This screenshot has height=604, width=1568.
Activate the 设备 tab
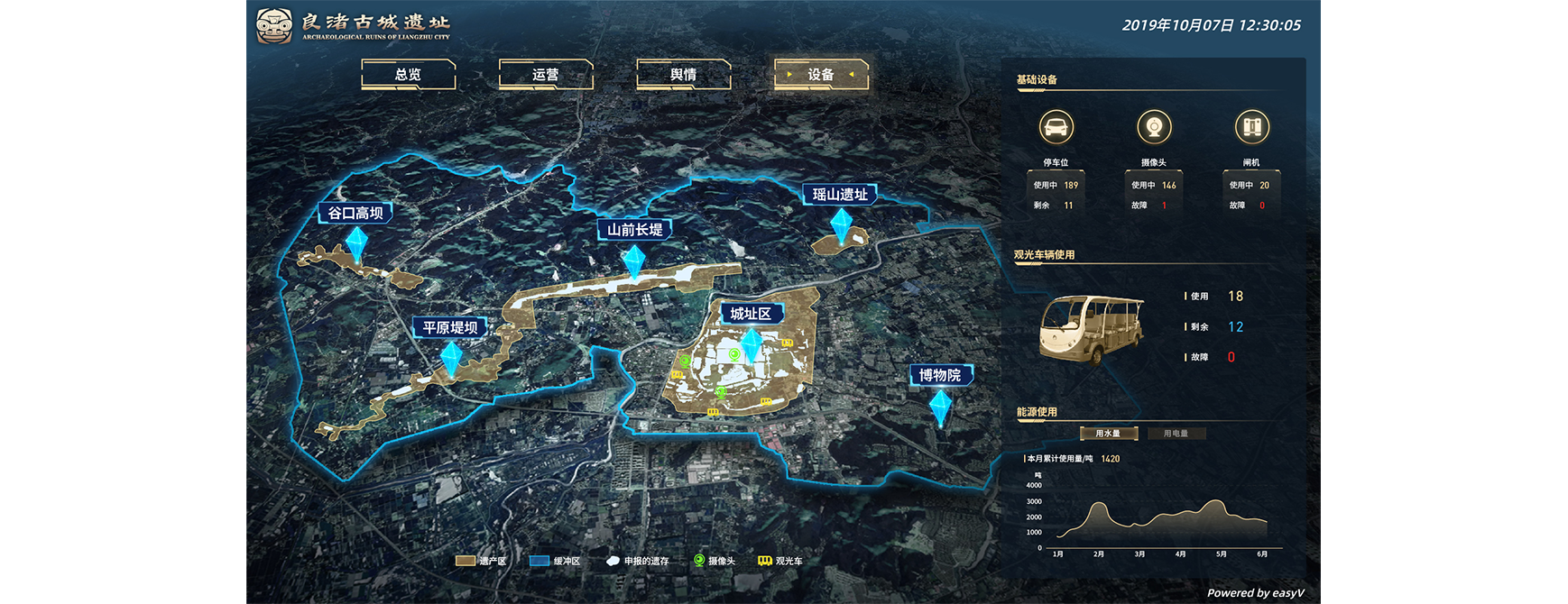pos(820,75)
